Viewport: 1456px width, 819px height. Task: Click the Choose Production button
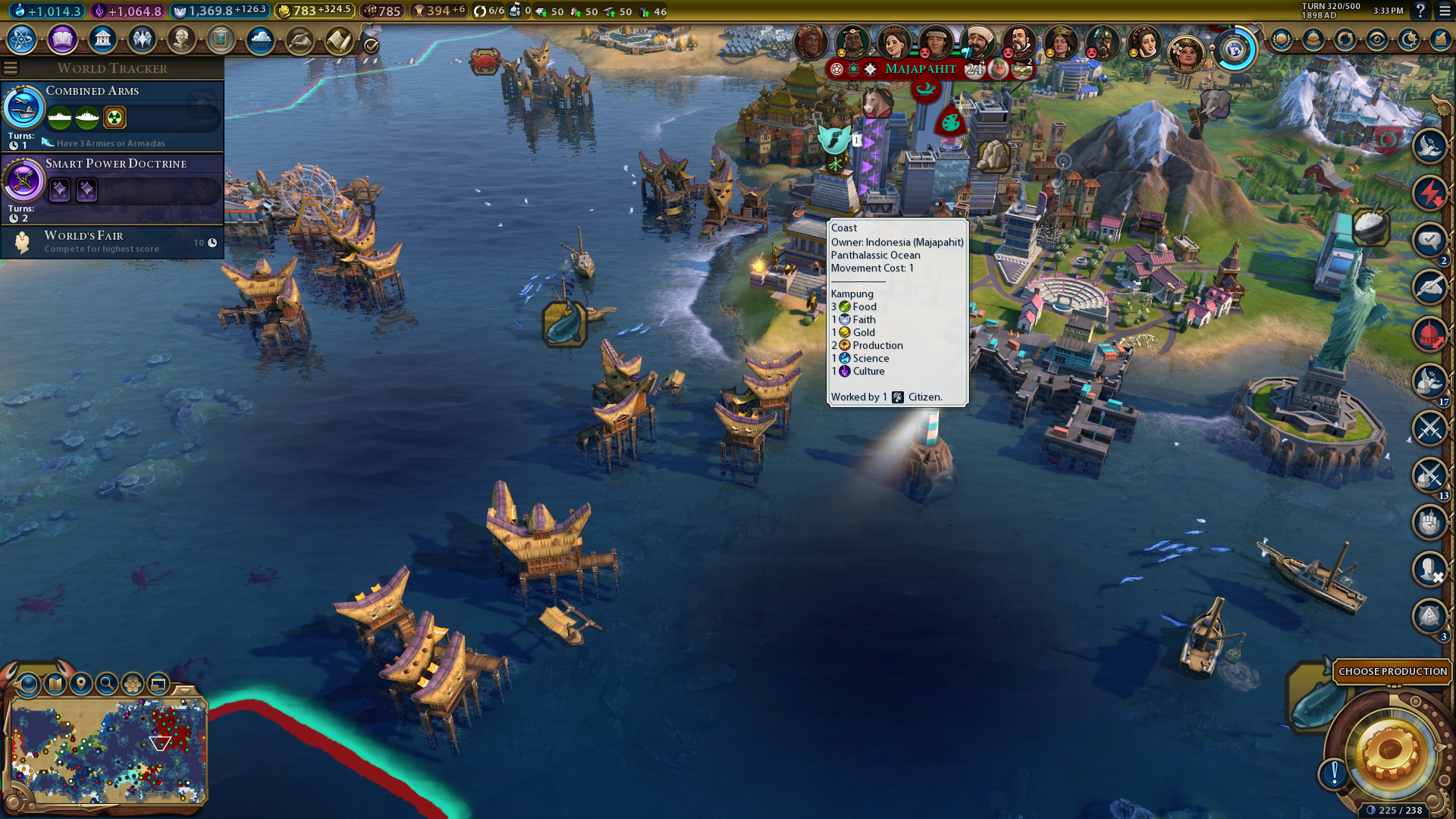1392,671
